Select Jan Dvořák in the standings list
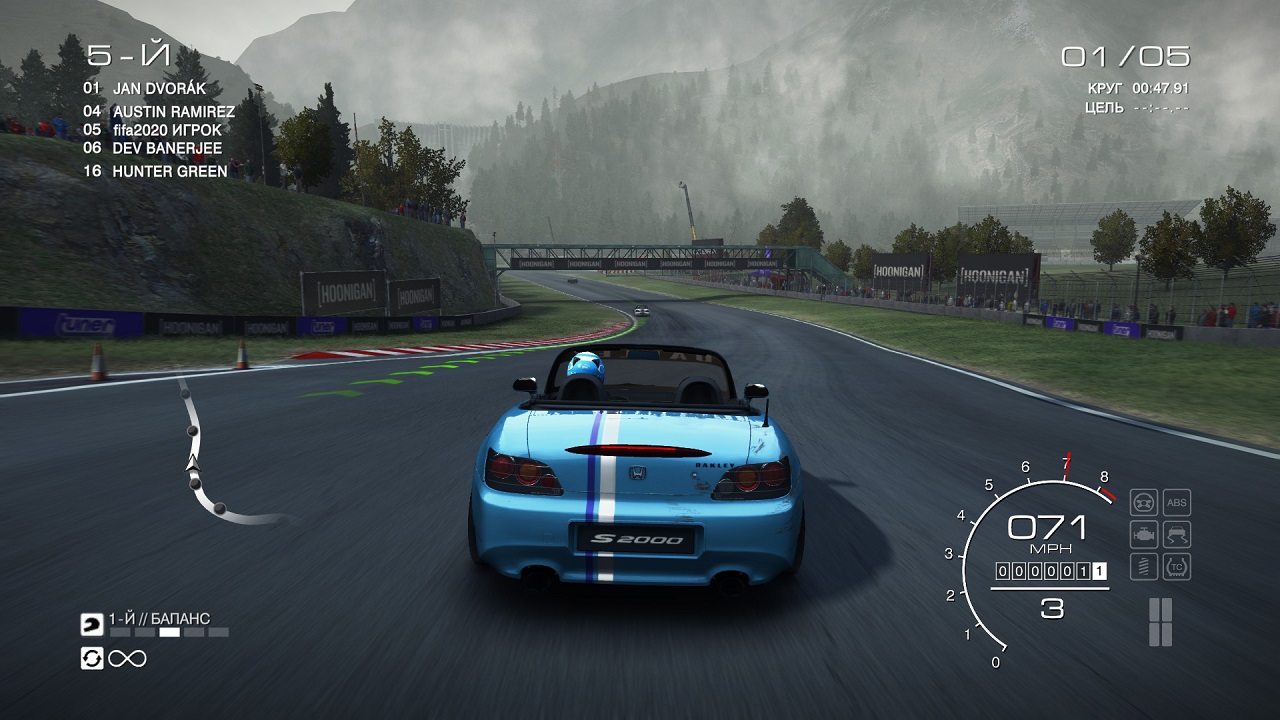This screenshot has height=720, width=1280. click(159, 88)
